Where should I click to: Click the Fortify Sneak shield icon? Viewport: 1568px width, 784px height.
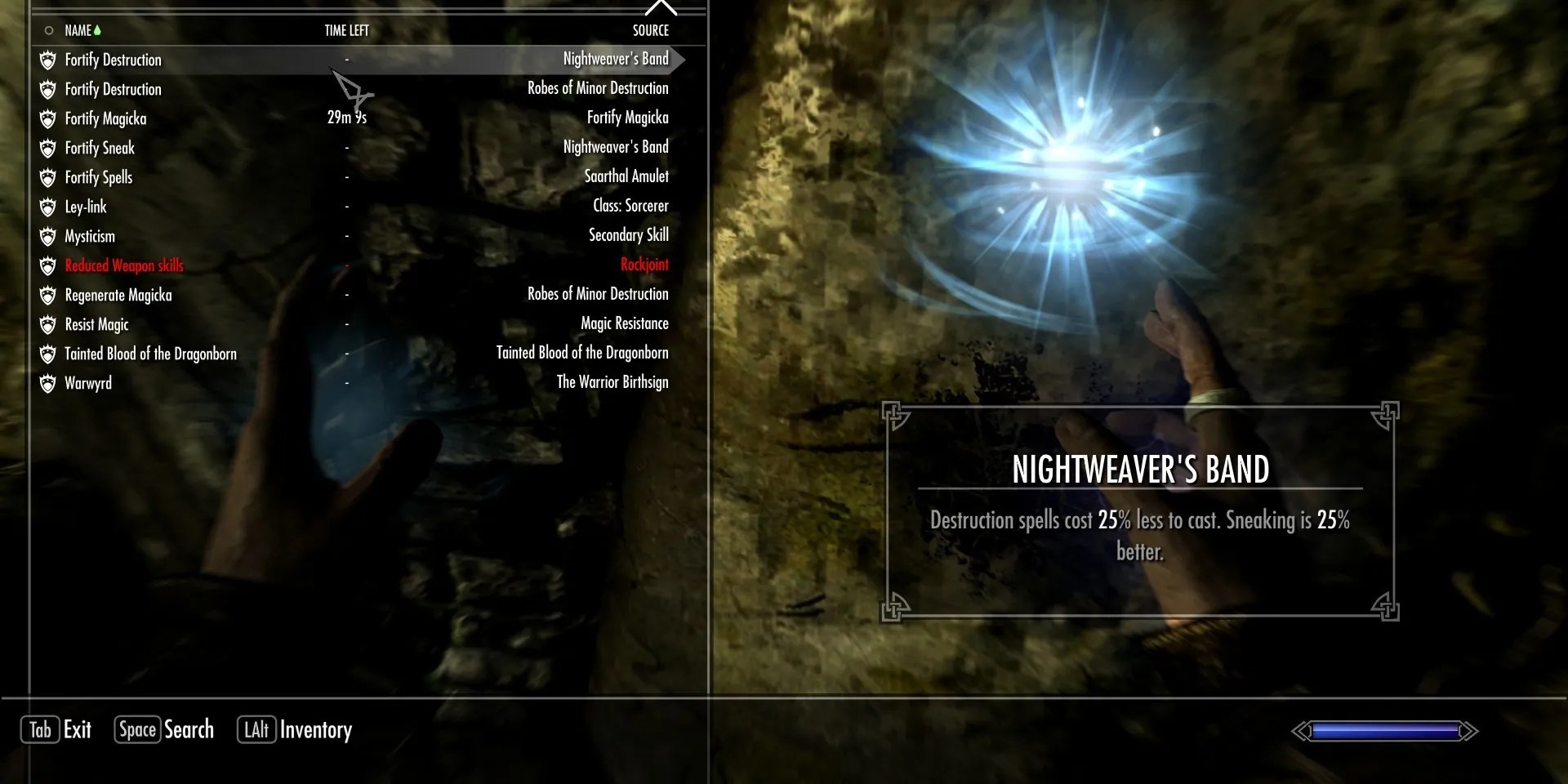click(x=47, y=148)
